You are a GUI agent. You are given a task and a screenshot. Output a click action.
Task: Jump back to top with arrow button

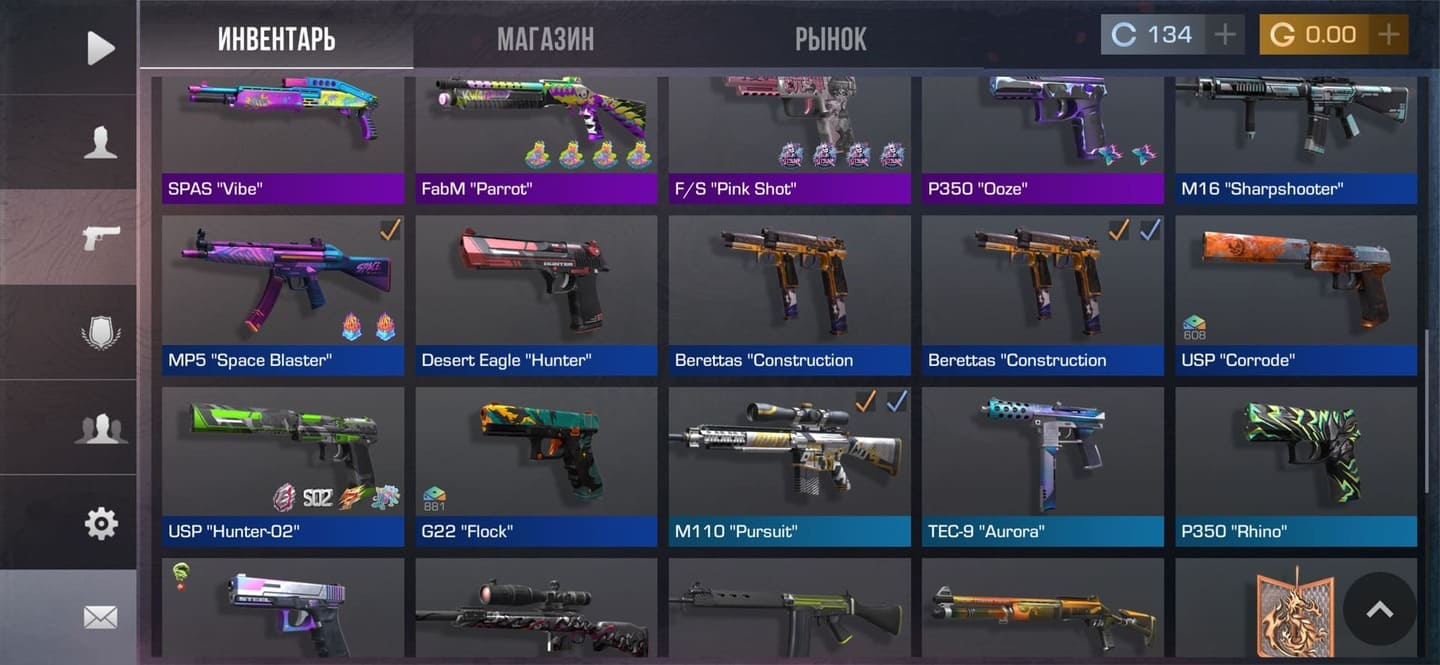1379,609
